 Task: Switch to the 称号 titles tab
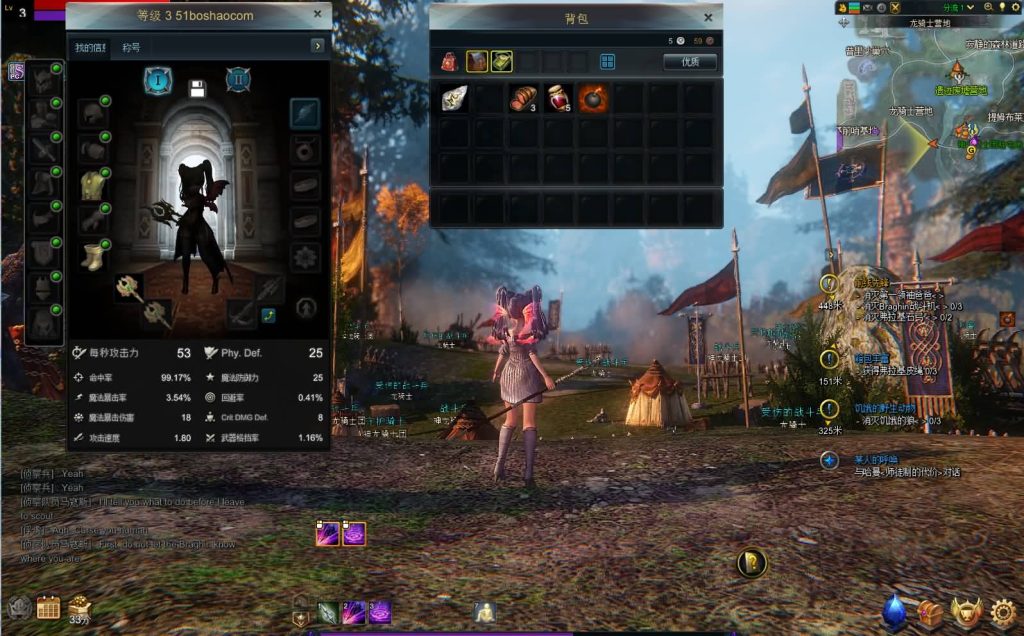click(131, 47)
